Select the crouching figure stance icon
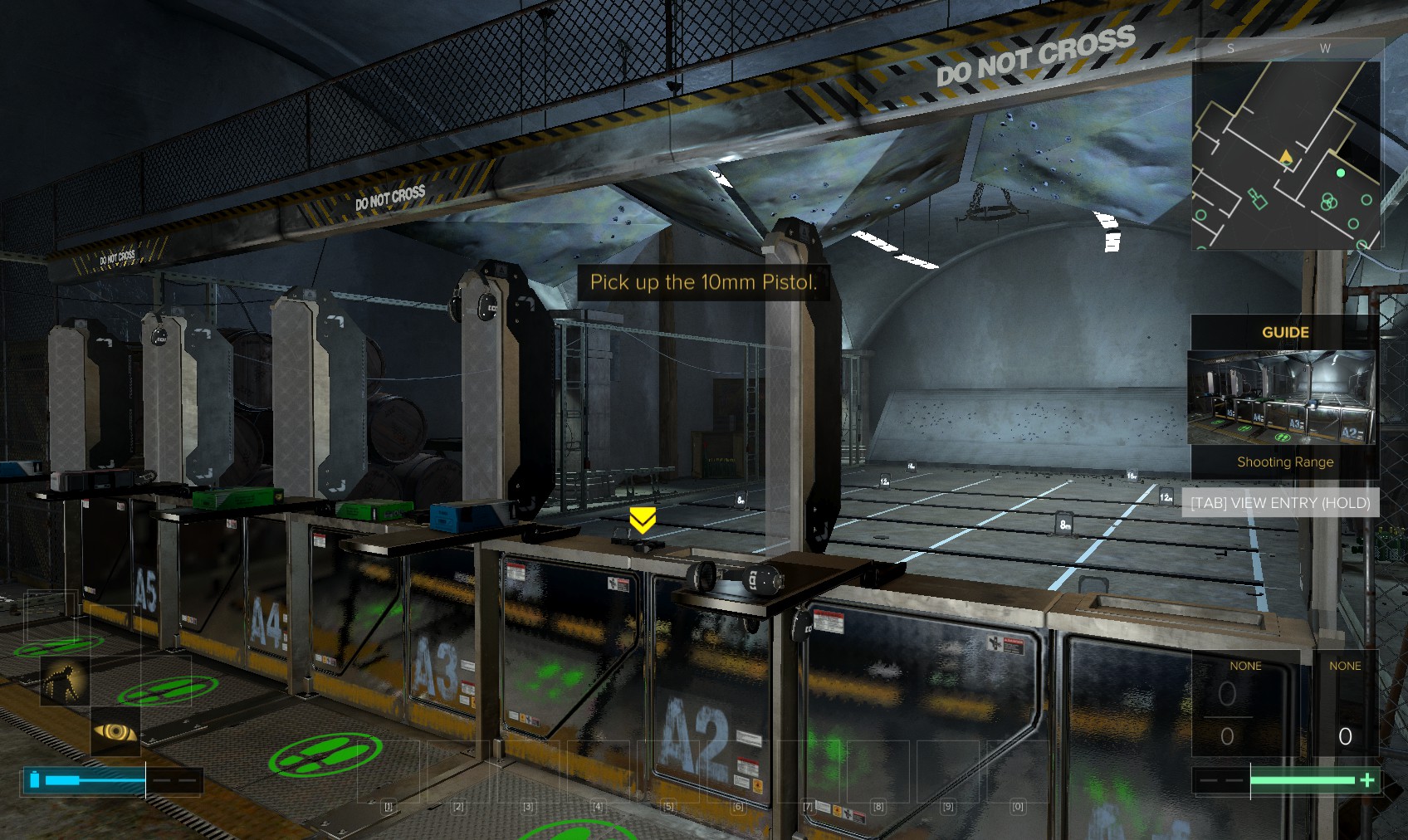Image resolution: width=1408 pixels, height=840 pixels. 64,681
